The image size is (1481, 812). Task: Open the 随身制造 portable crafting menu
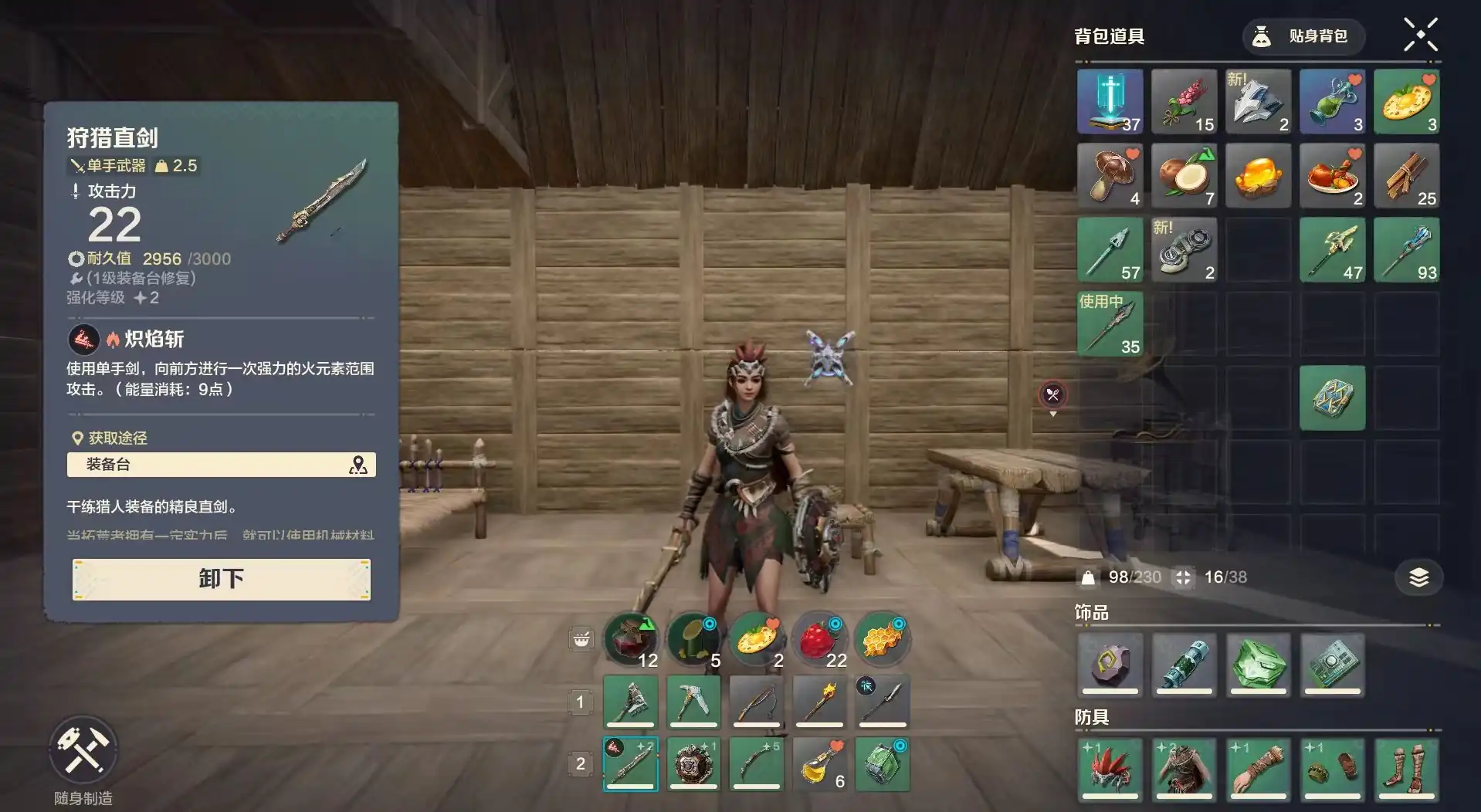(x=83, y=749)
